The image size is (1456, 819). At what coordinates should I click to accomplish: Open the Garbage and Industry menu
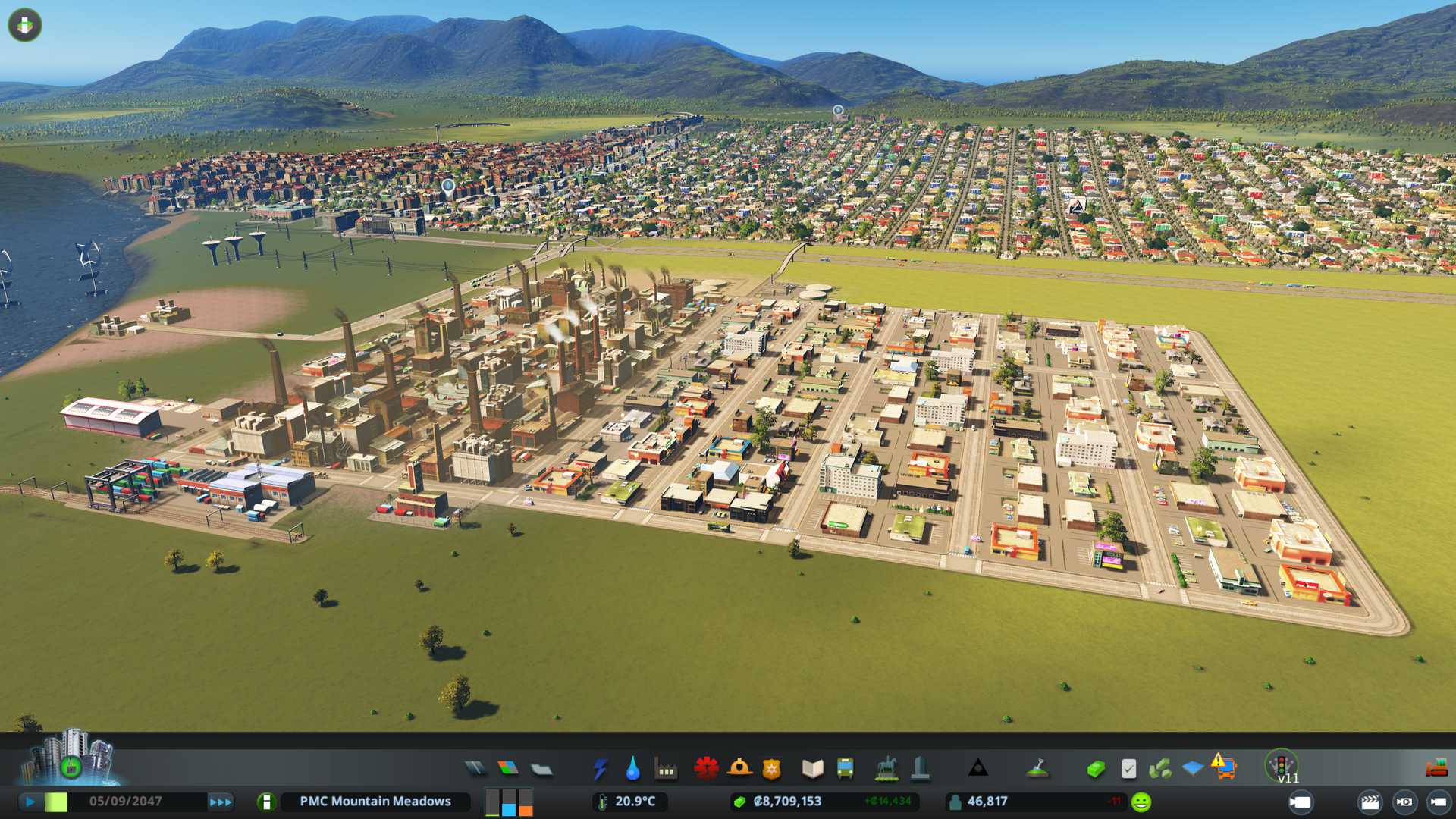666,769
